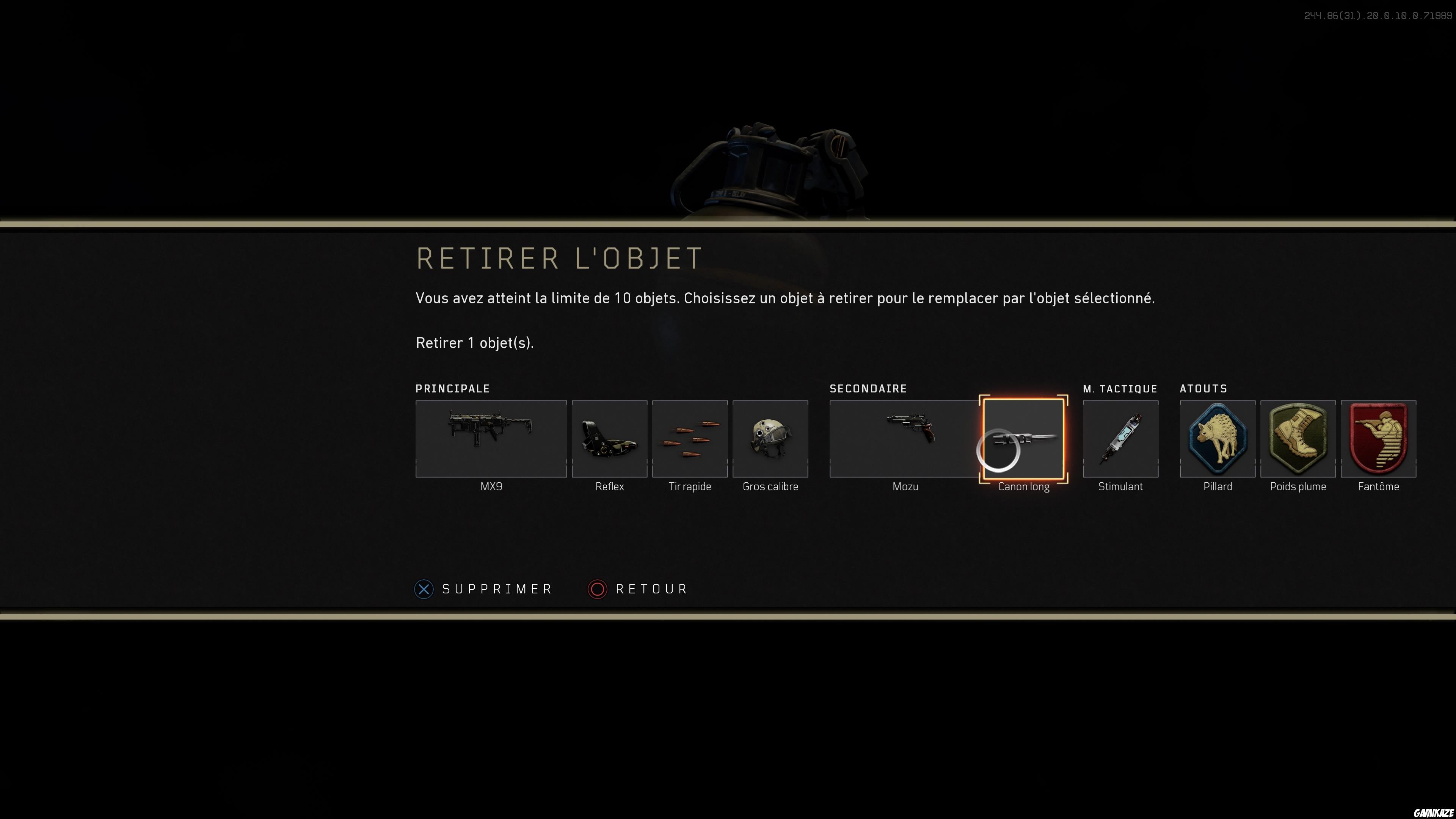Select the Pillard hyena perk

click(x=1217, y=439)
